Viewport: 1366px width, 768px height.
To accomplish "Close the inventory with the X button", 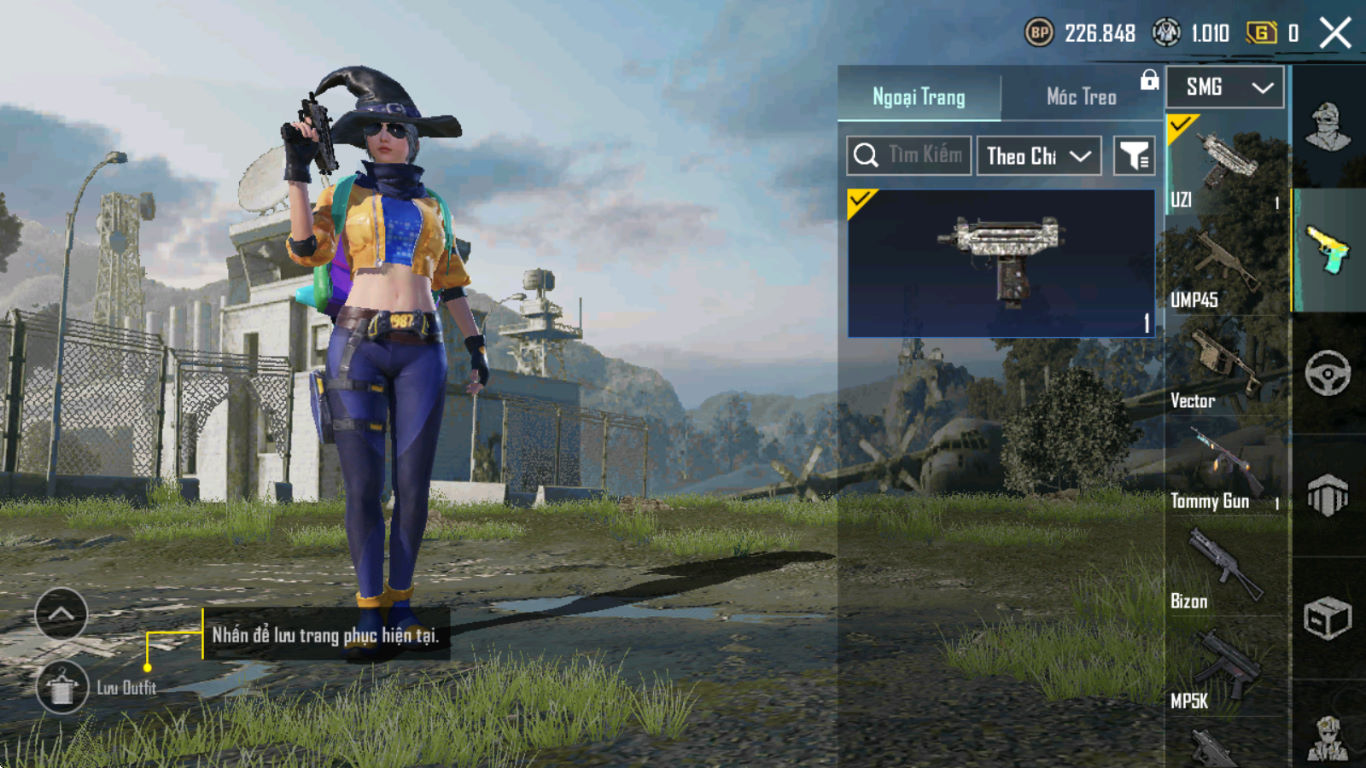I will pyautogui.click(x=1335, y=33).
